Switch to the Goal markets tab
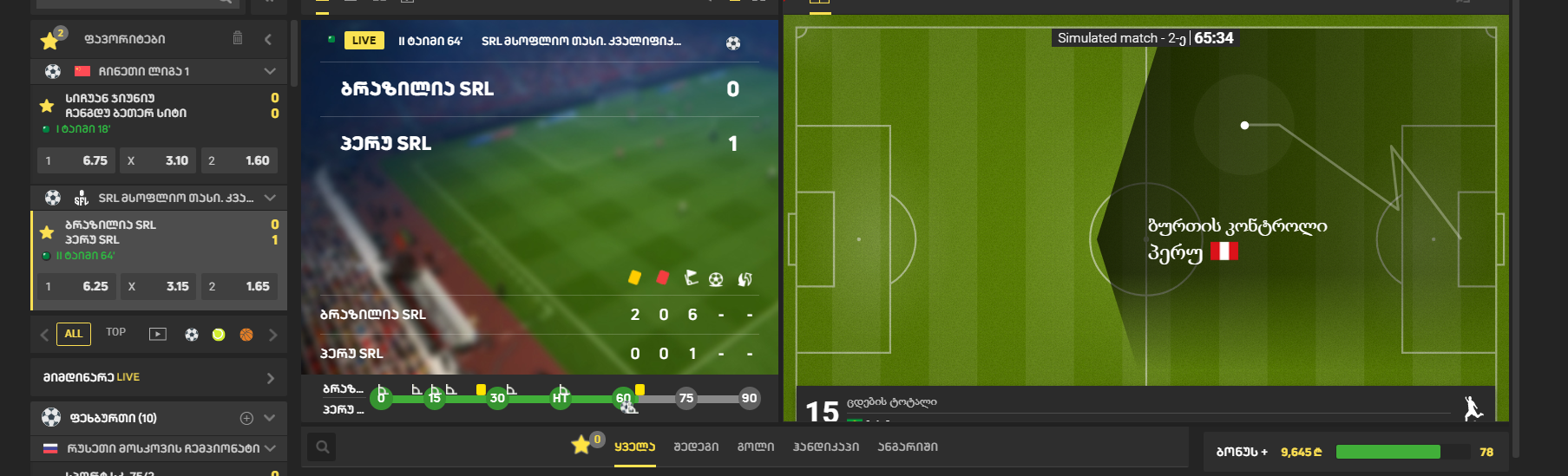The height and width of the screenshot is (476, 1568). pyautogui.click(x=756, y=447)
